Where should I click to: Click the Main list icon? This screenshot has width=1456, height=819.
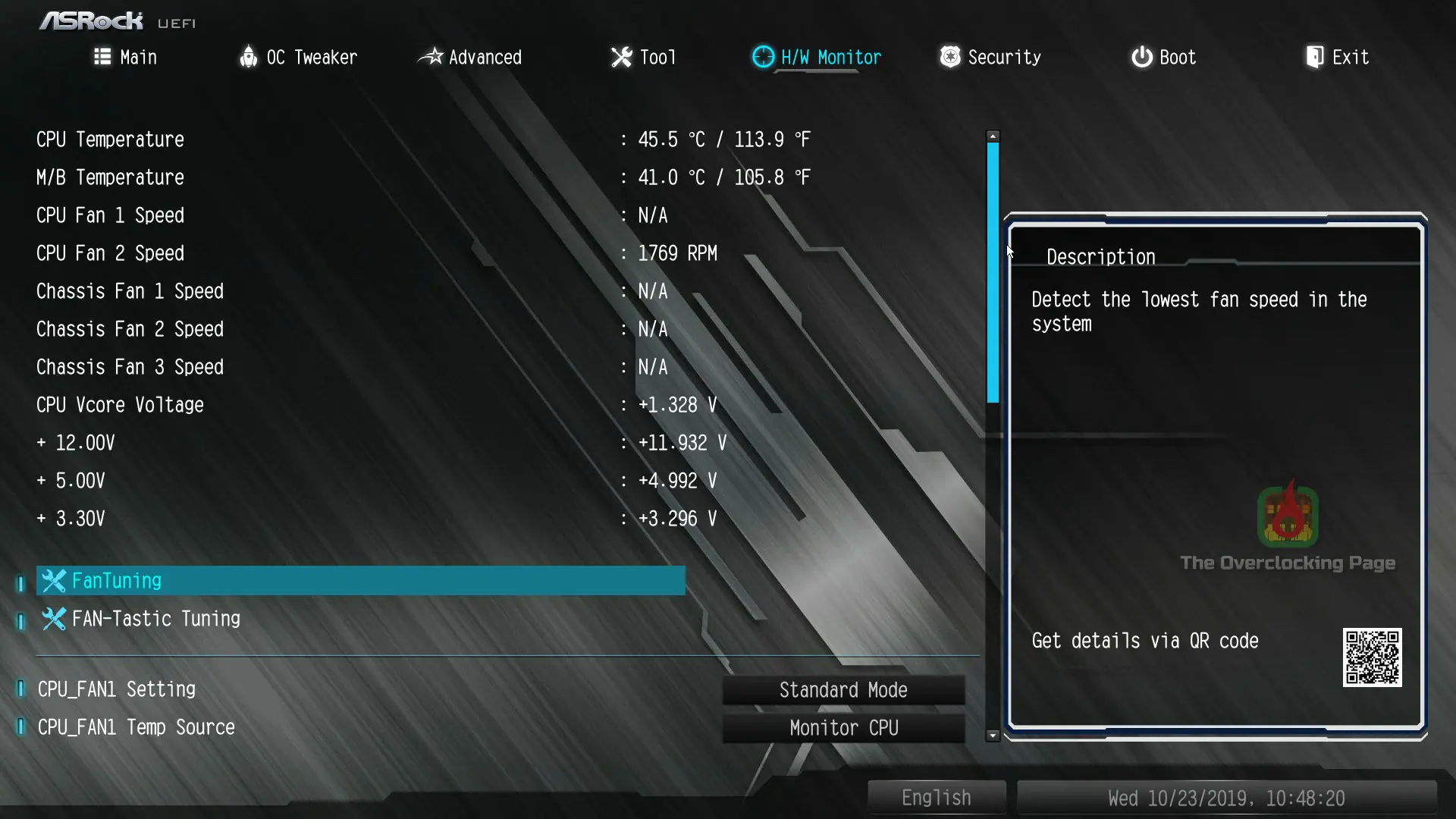click(102, 57)
